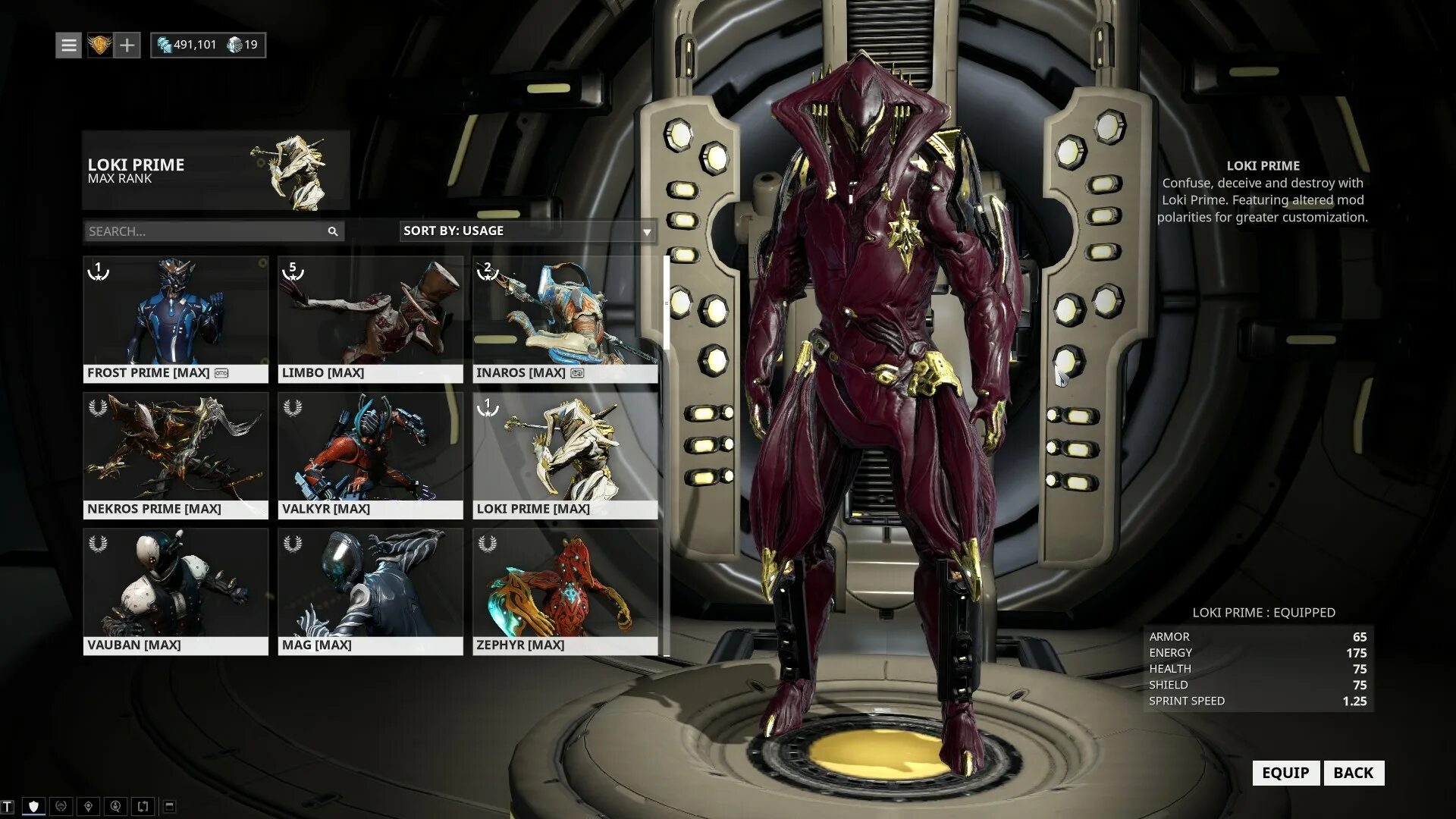Click the Equip button

1285,773
